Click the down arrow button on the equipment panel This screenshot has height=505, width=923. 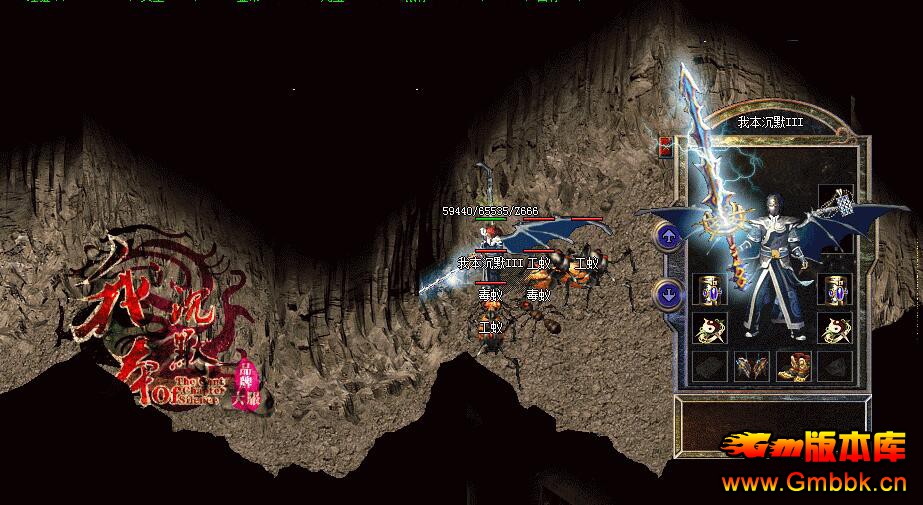[x=668, y=295]
